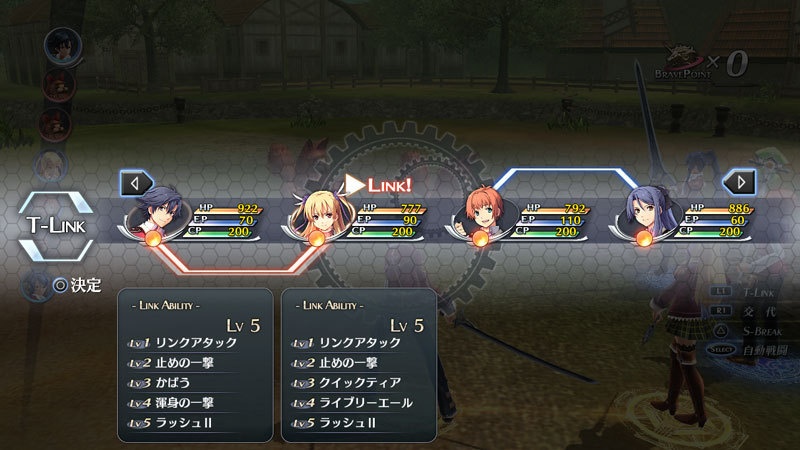Select the クイックティア link ability row
800x450 pixels.
pos(361,384)
